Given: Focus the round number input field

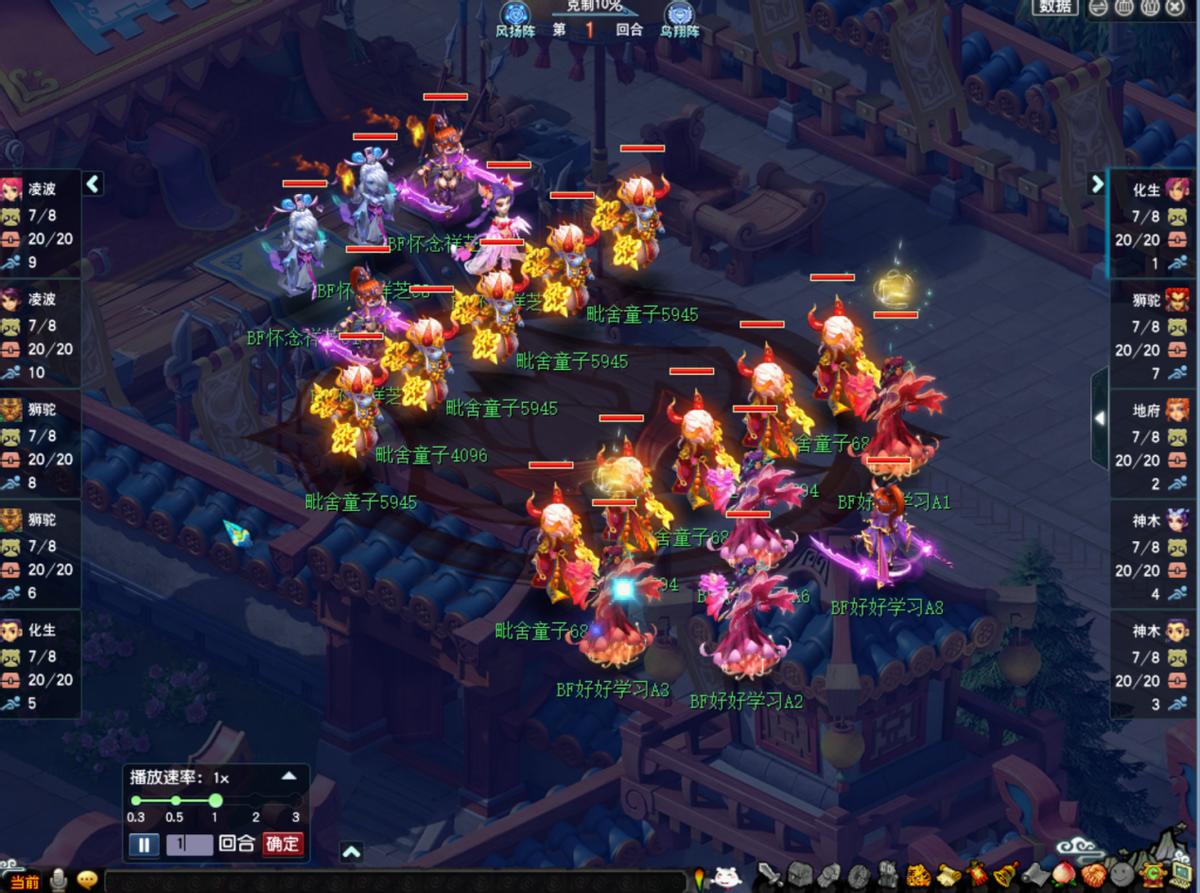Looking at the screenshot, I should click(x=190, y=844).
